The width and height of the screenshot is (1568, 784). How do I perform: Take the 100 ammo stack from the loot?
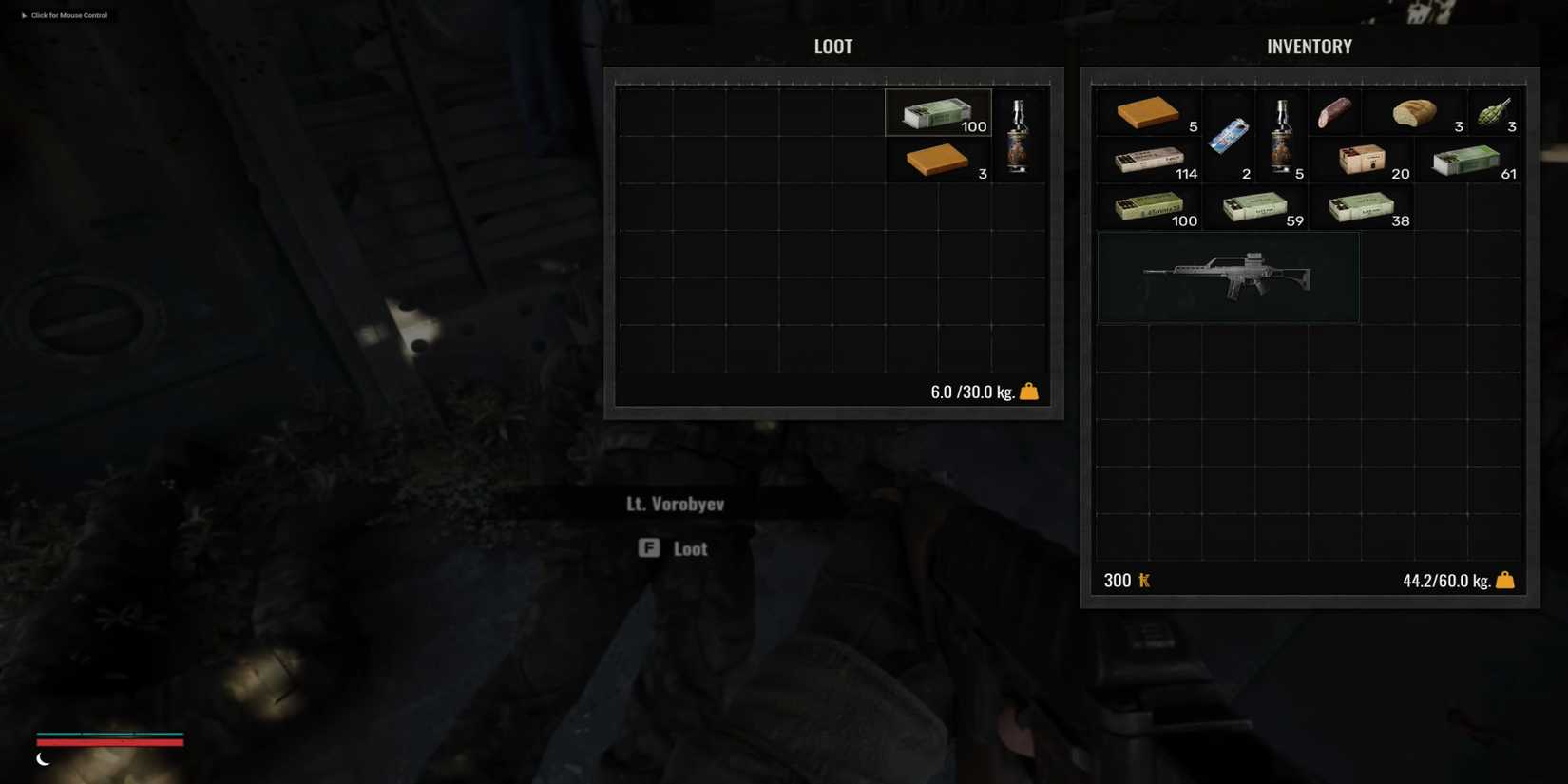pos(936,112)
